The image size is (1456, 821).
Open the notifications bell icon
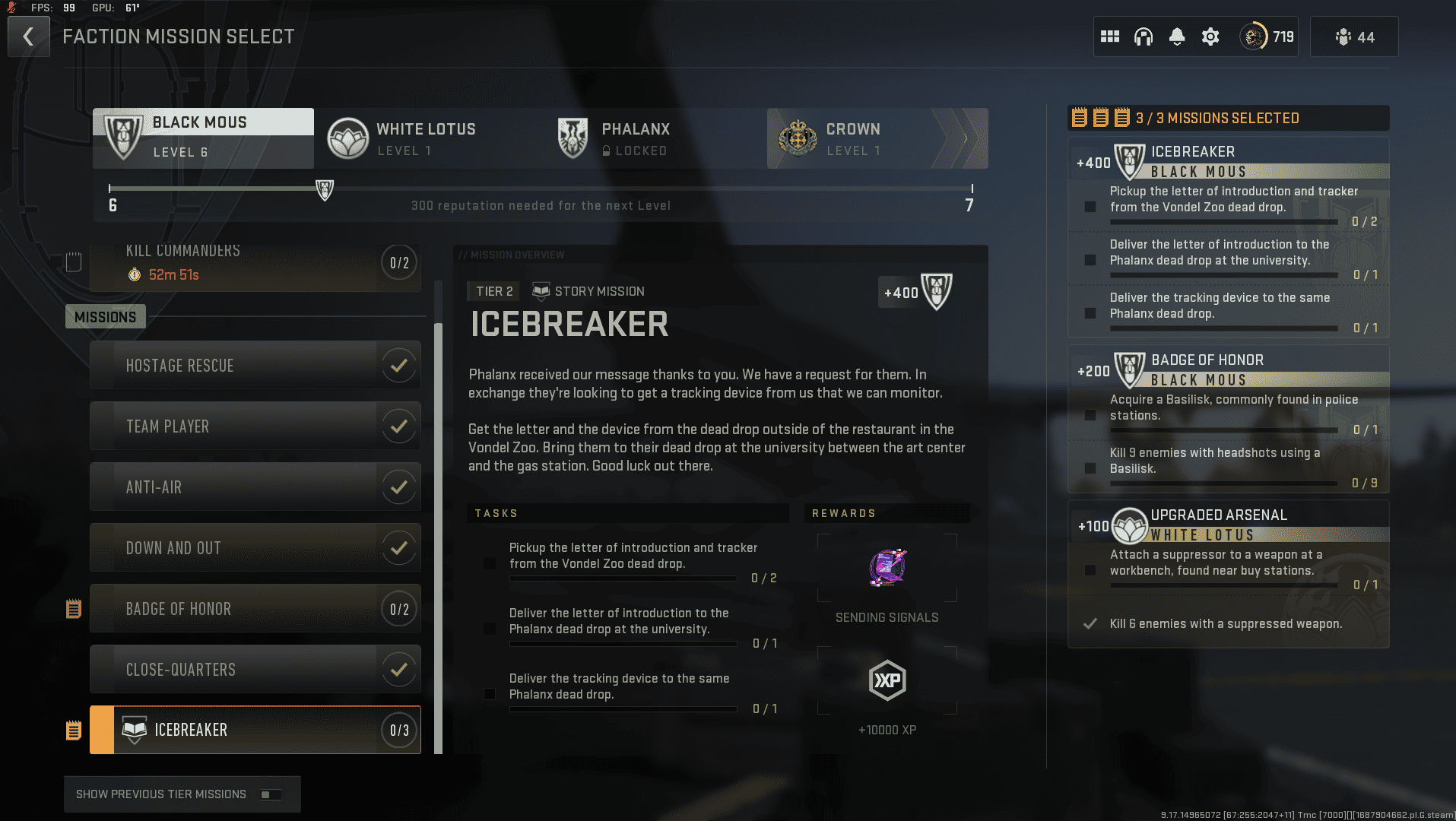(1177, 36)
